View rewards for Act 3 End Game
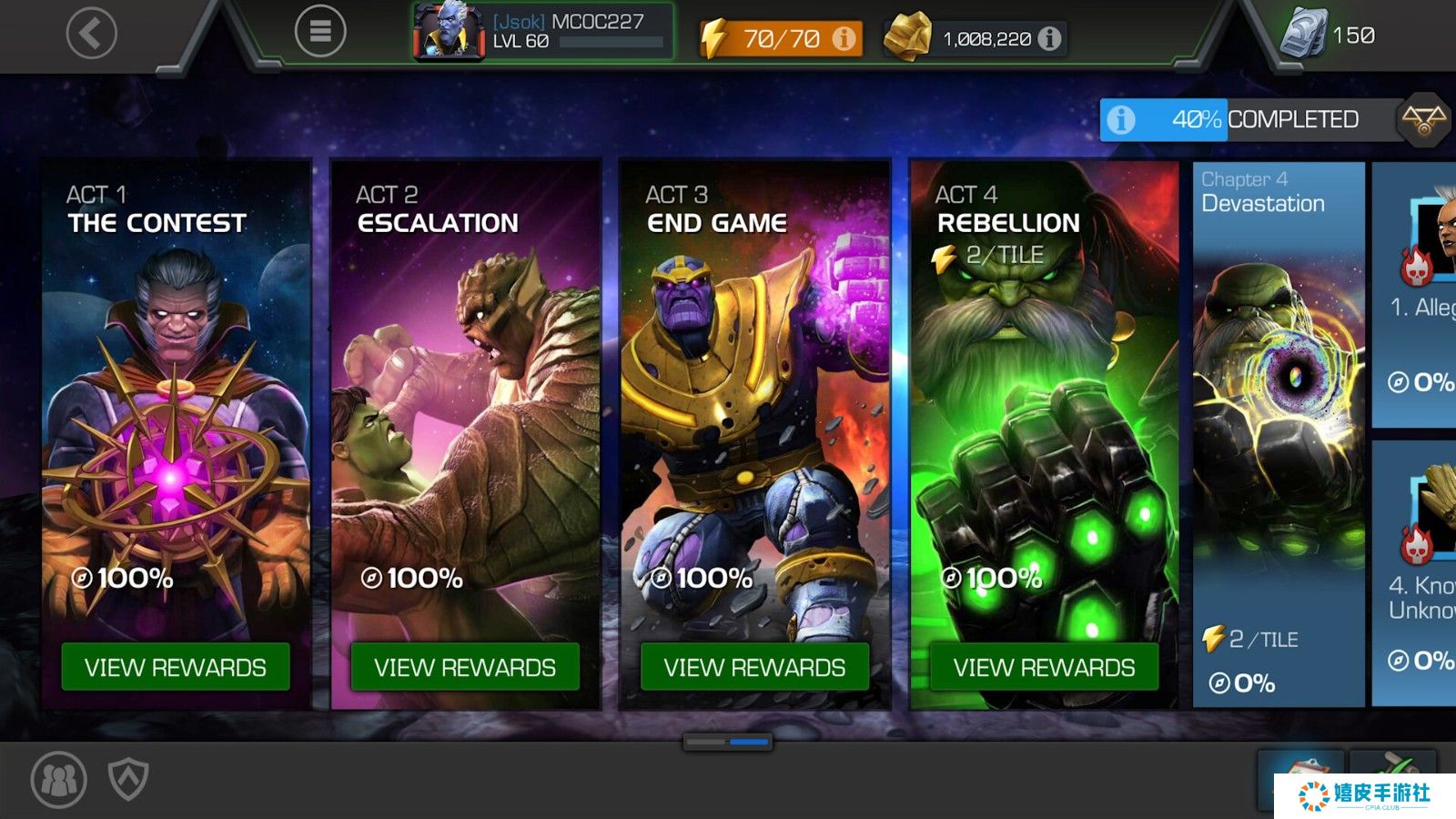The height and width of the screenshot is (819, 1456). click(754, 667)
